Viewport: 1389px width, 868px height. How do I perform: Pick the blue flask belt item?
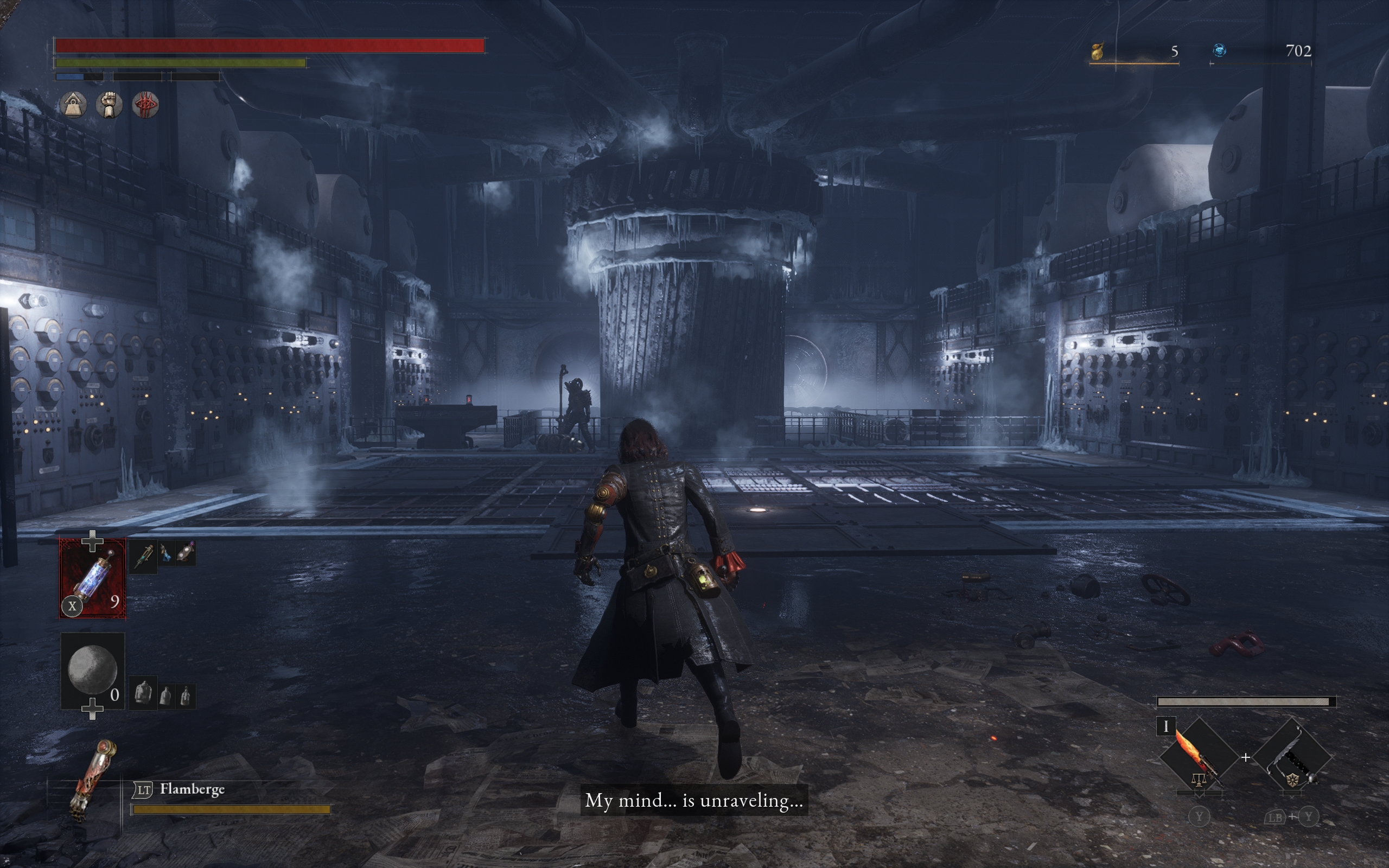pyautogui.click(x=166, y=553)
